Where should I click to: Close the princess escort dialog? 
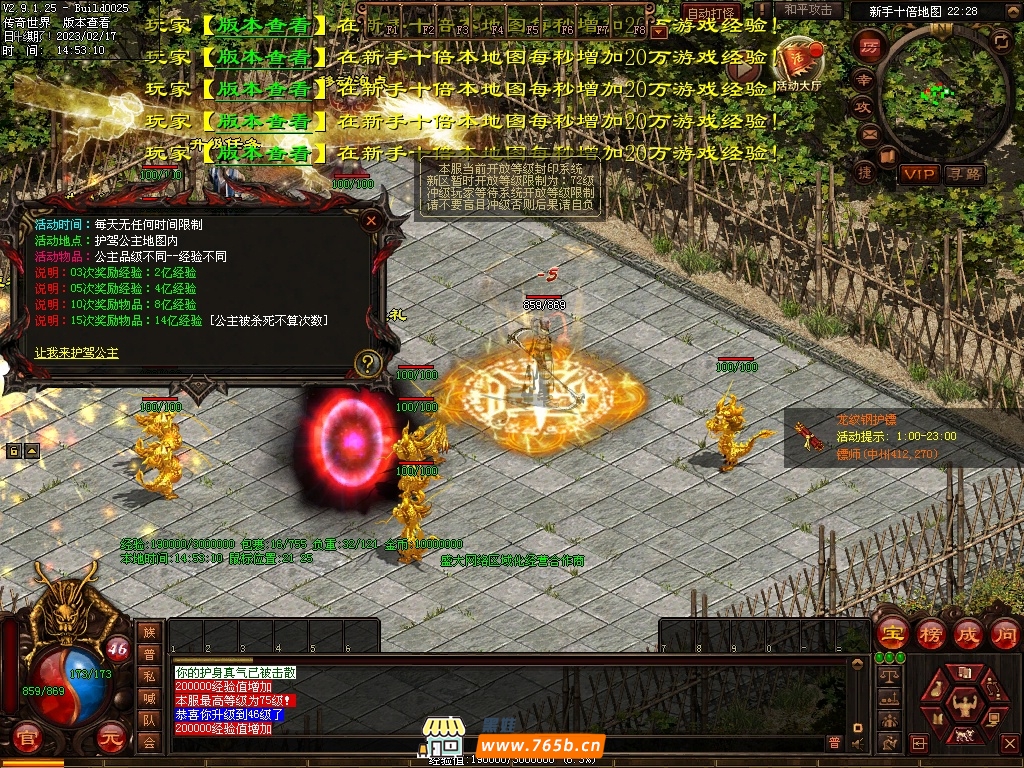tap(372, 220)
